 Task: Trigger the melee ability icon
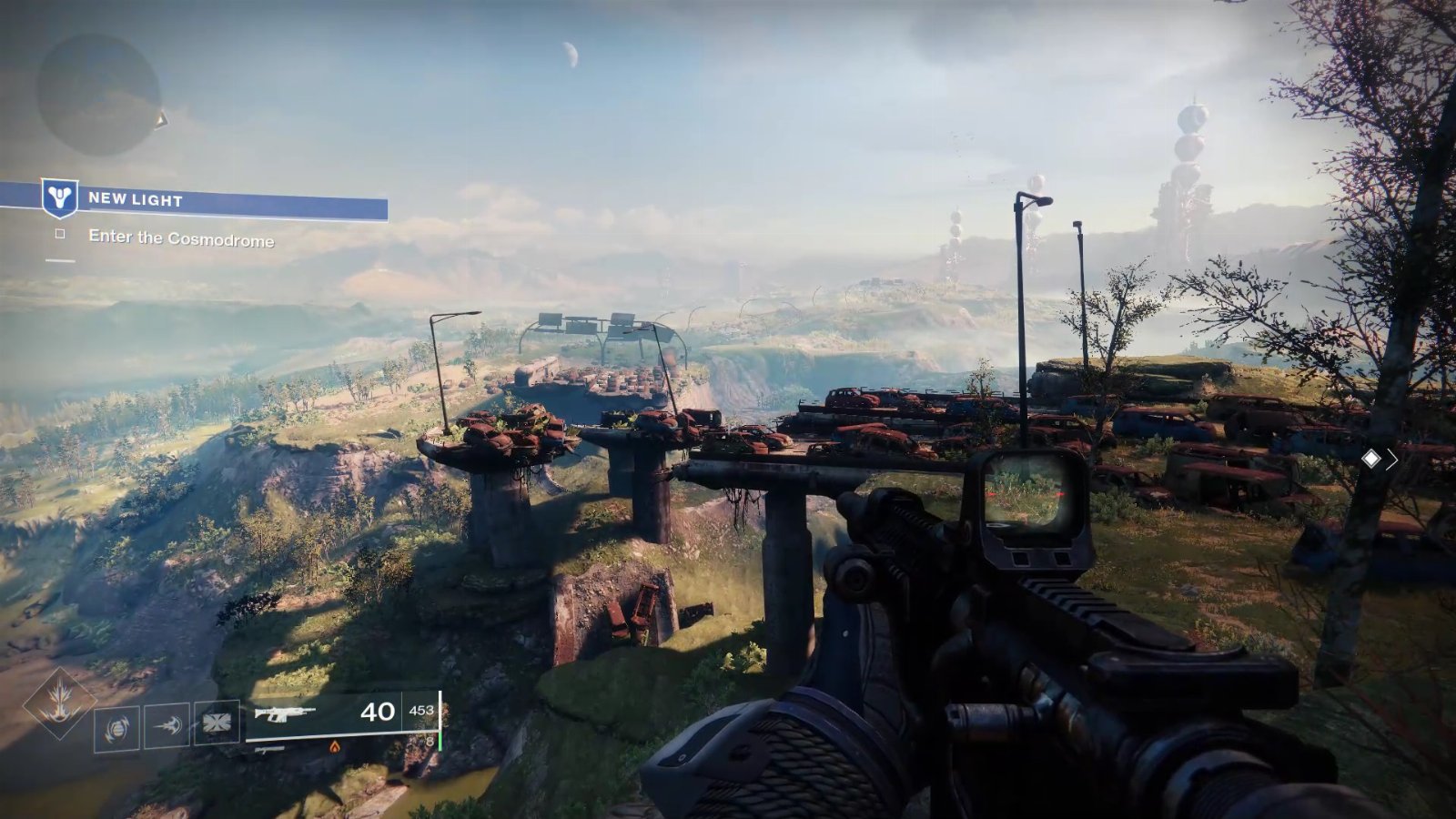[x=167, y=725]
